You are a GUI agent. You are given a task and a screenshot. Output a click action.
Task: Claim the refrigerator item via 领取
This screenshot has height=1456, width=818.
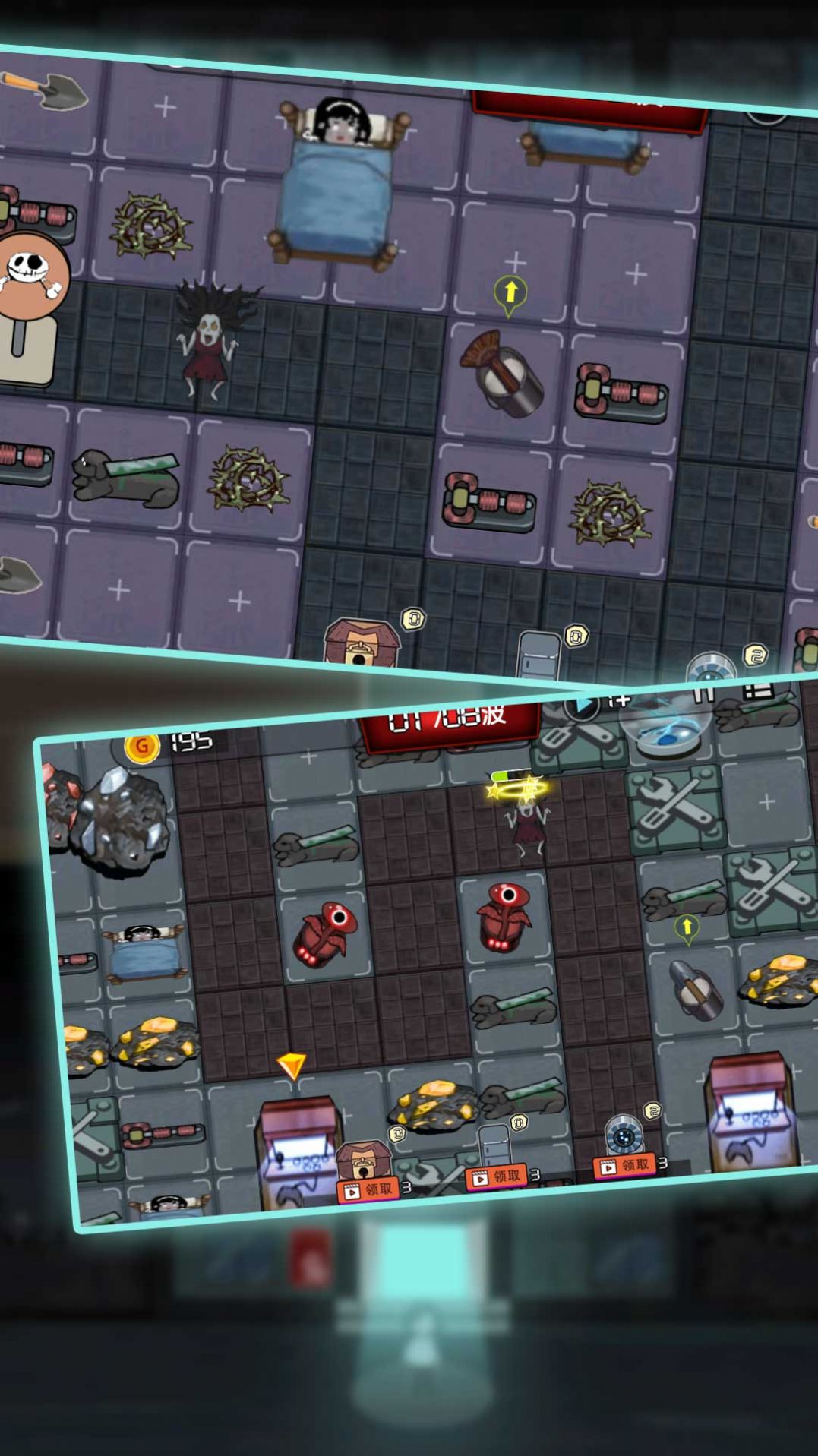[497, 1176]
